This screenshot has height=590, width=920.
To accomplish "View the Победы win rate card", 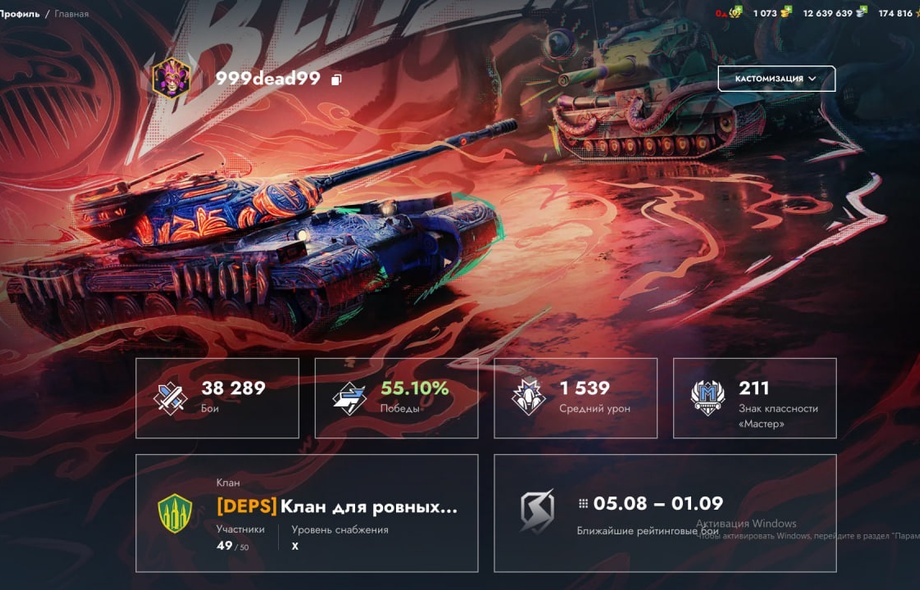I will point(396,398).
